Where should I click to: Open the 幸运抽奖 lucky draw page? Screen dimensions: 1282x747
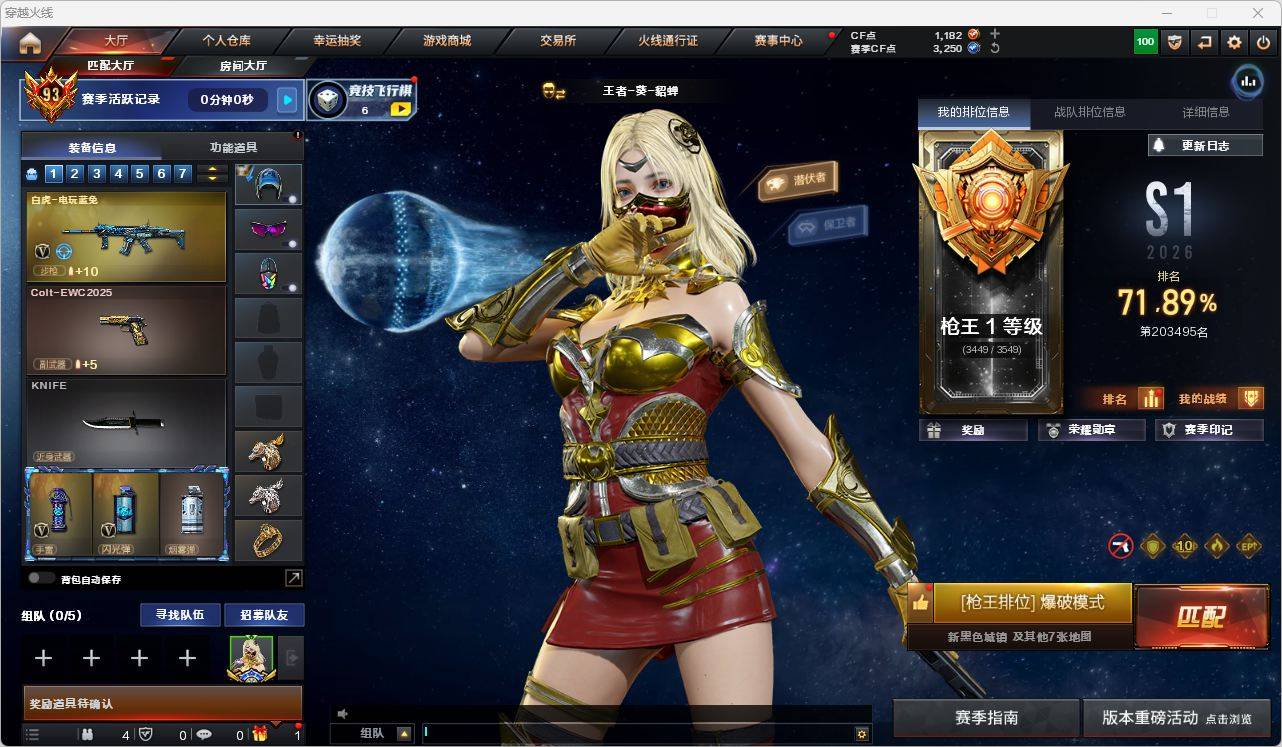click(x=337, y=41)
